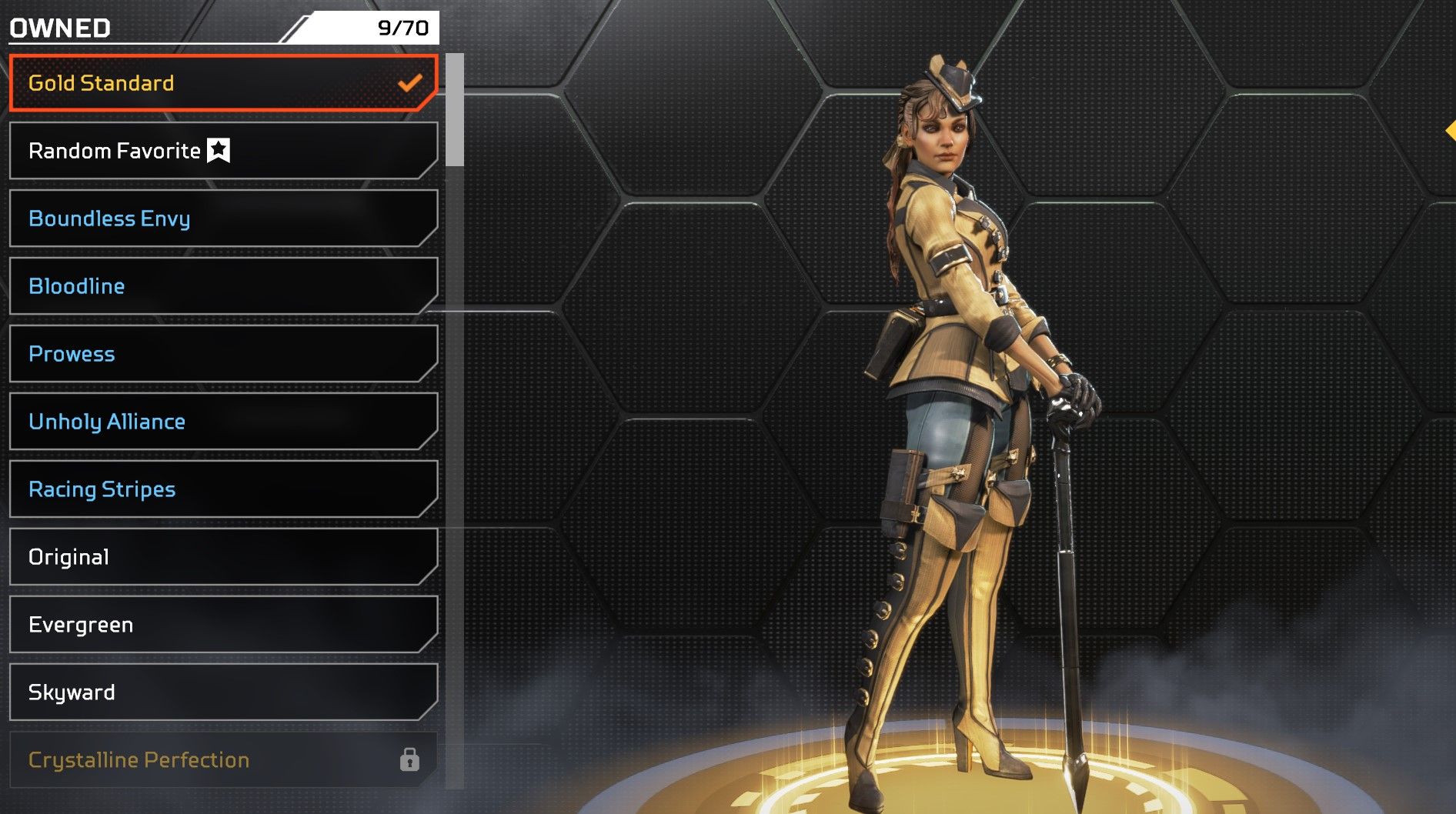Image resolution: width=1456 pixels, height=814 pixels.
Task: Preview the locked Crystalline Perfection skin
Action: pyautogui.click(x=223, y=760)
